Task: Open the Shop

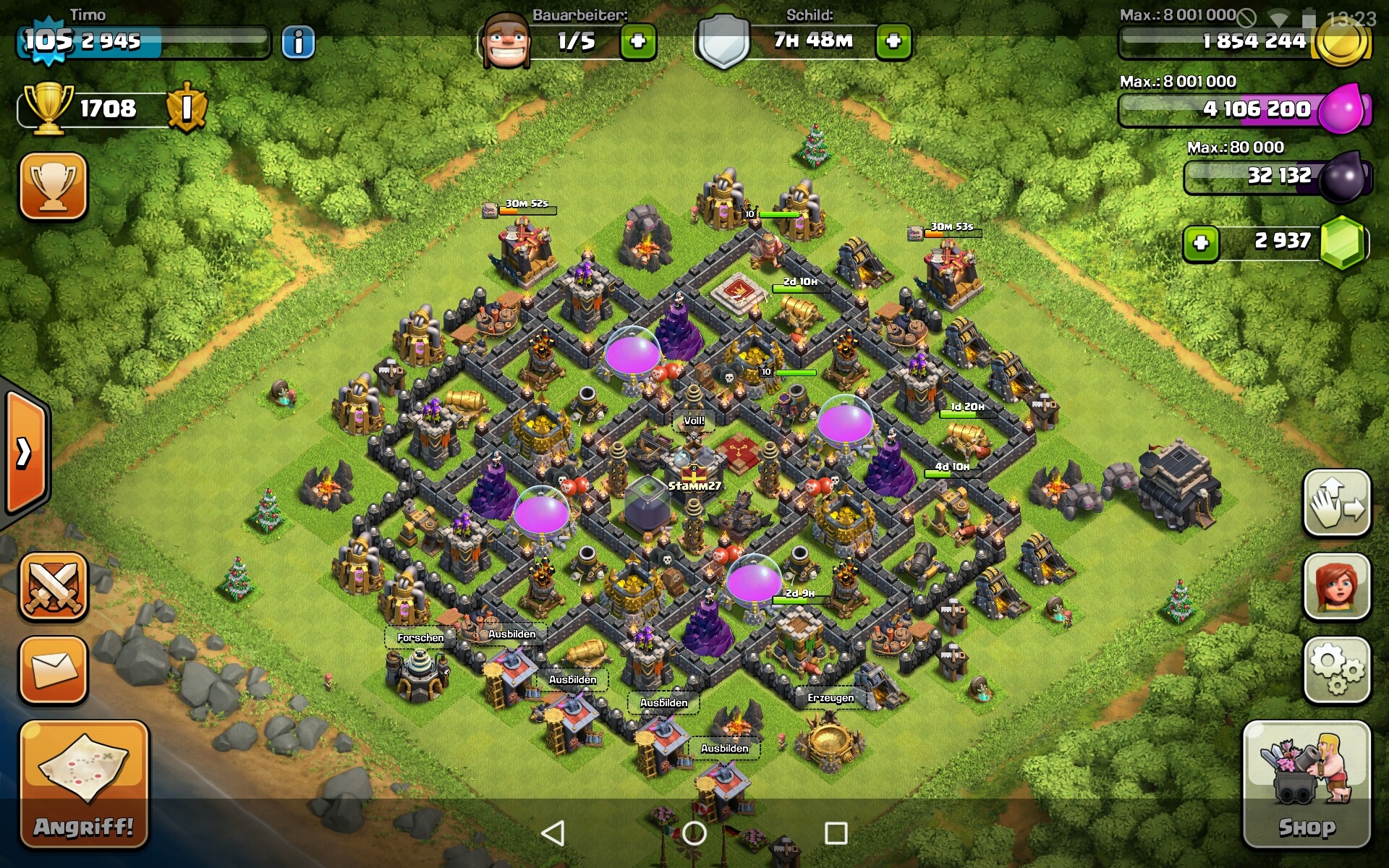Action: tap(1307, 784)
